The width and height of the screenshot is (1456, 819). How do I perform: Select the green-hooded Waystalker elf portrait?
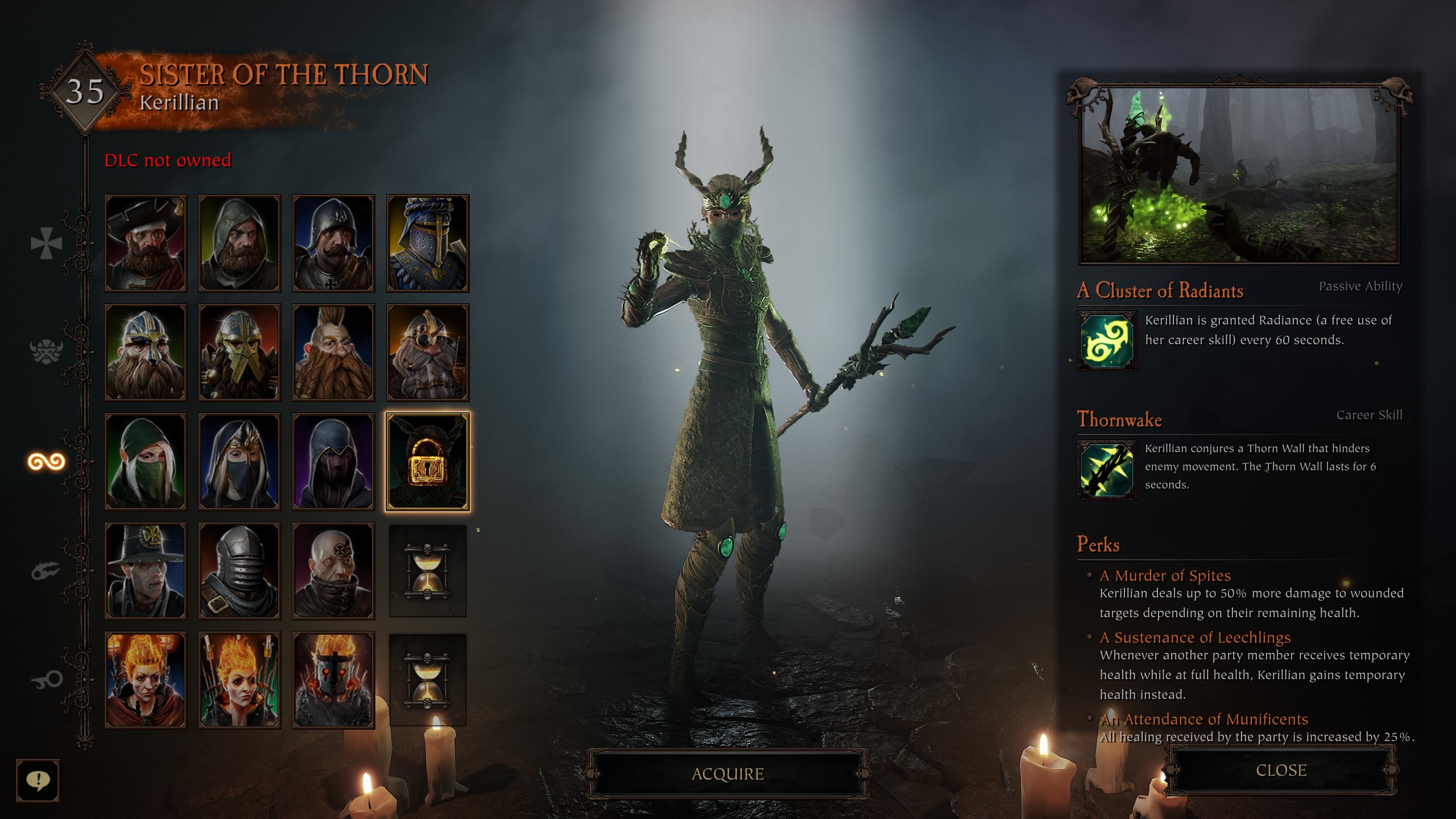click(146, 462)
